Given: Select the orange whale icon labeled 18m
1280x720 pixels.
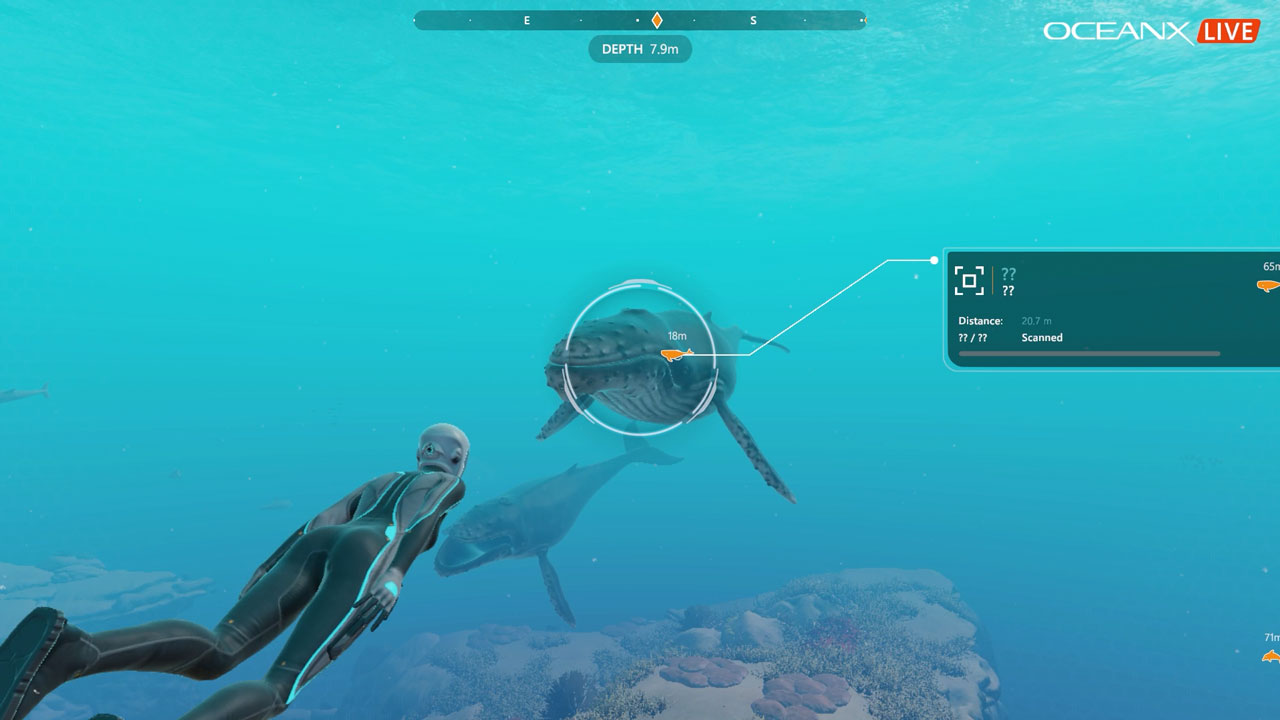Looking at the screenshot, I should coord(675,354).
